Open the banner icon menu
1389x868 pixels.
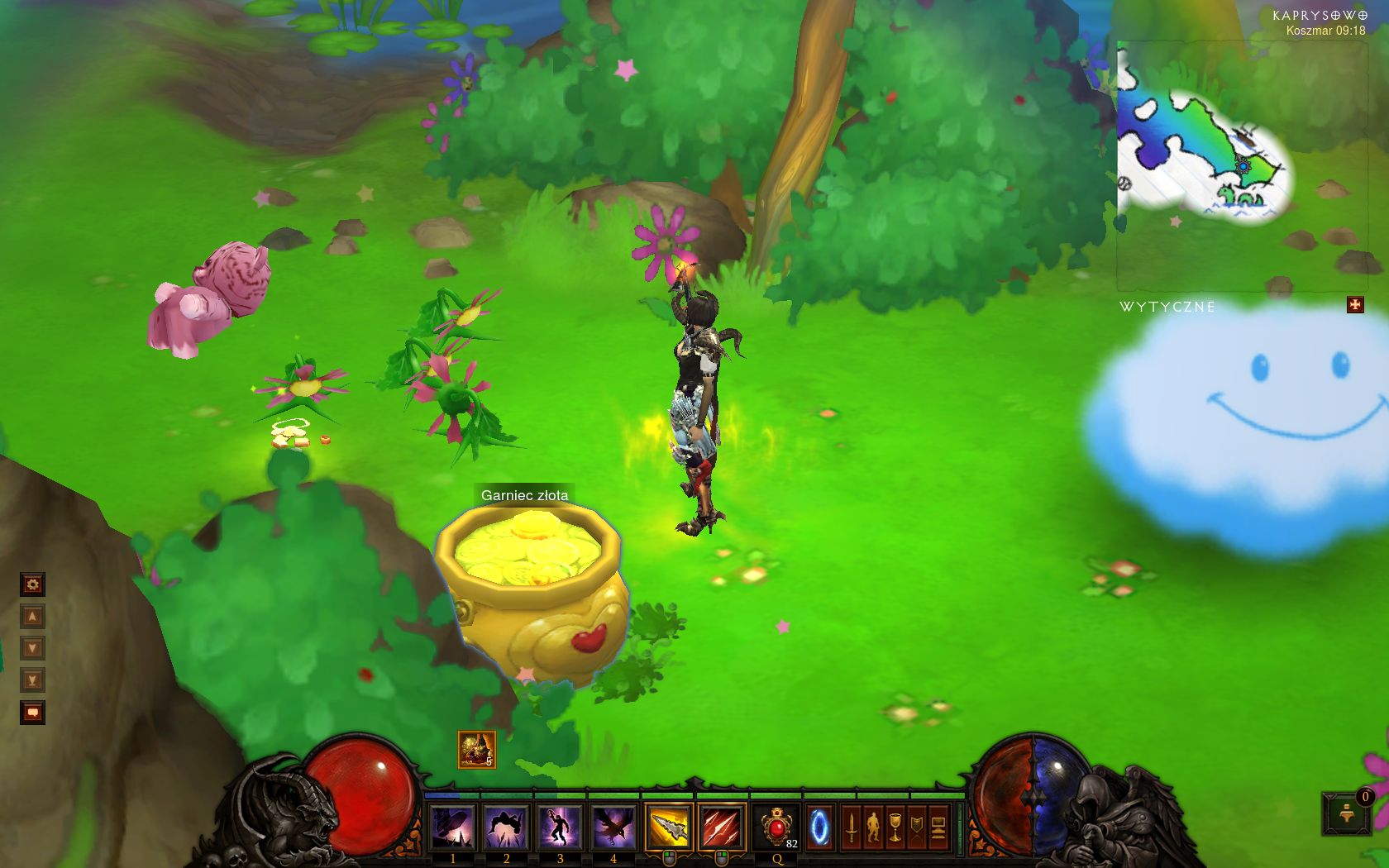pyautogui.click(x=916, y=827)
